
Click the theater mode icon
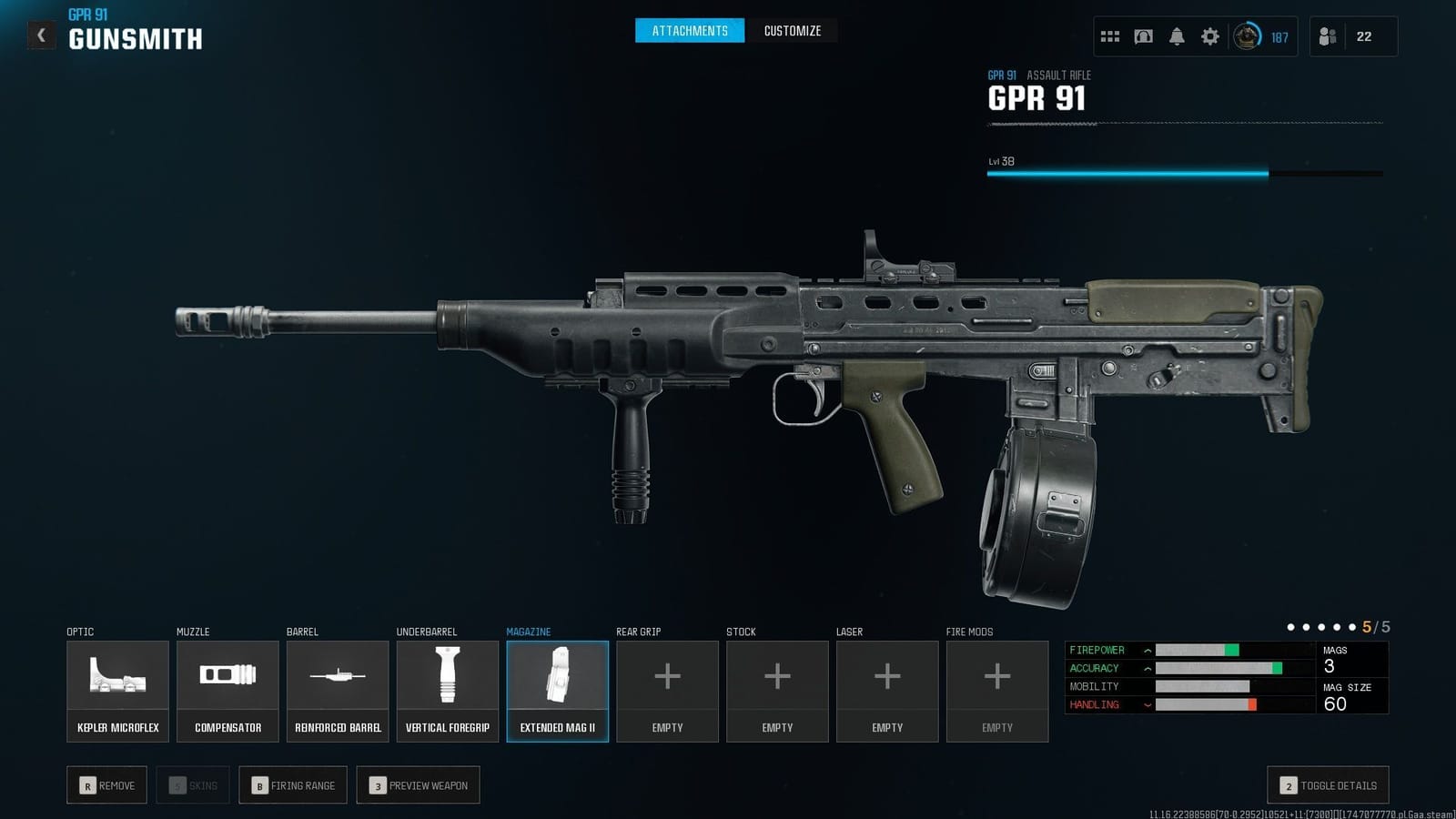point(1143,36)
